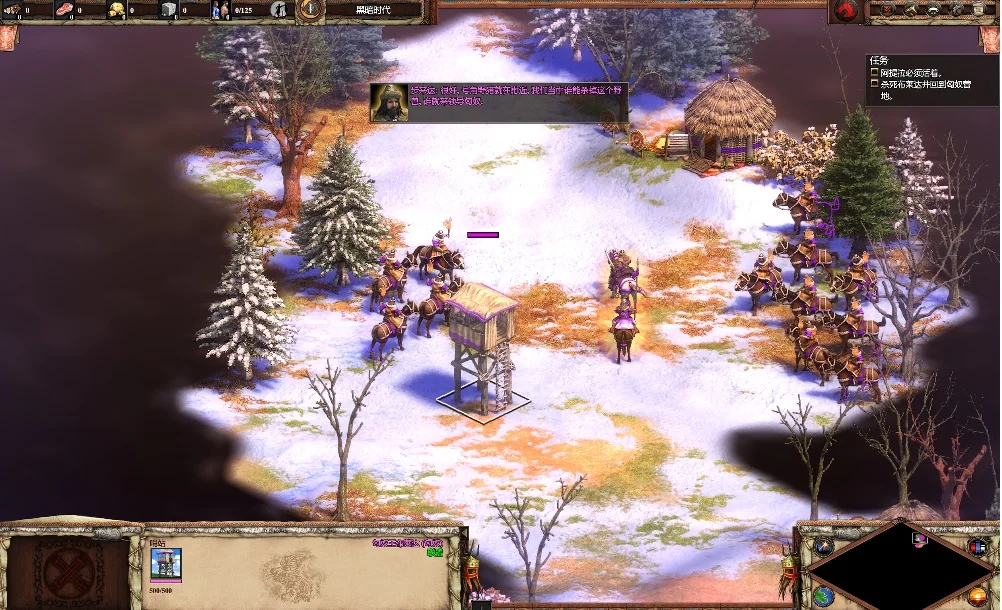The height and width of the screenshot is (610, 1002).
Task: Click the idle villager icon in resource bar
Action: (278, 10)
